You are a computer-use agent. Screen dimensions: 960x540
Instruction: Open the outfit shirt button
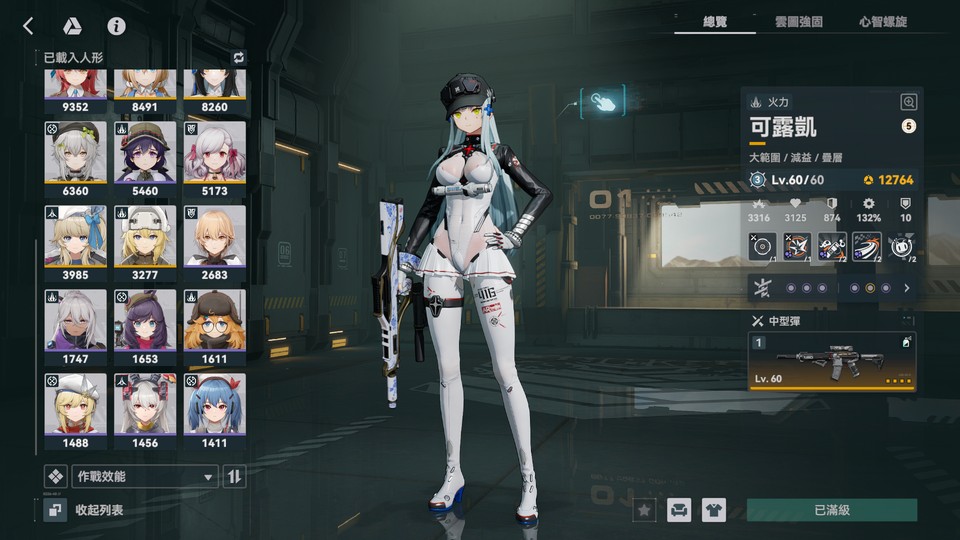(x=713, y=510)
